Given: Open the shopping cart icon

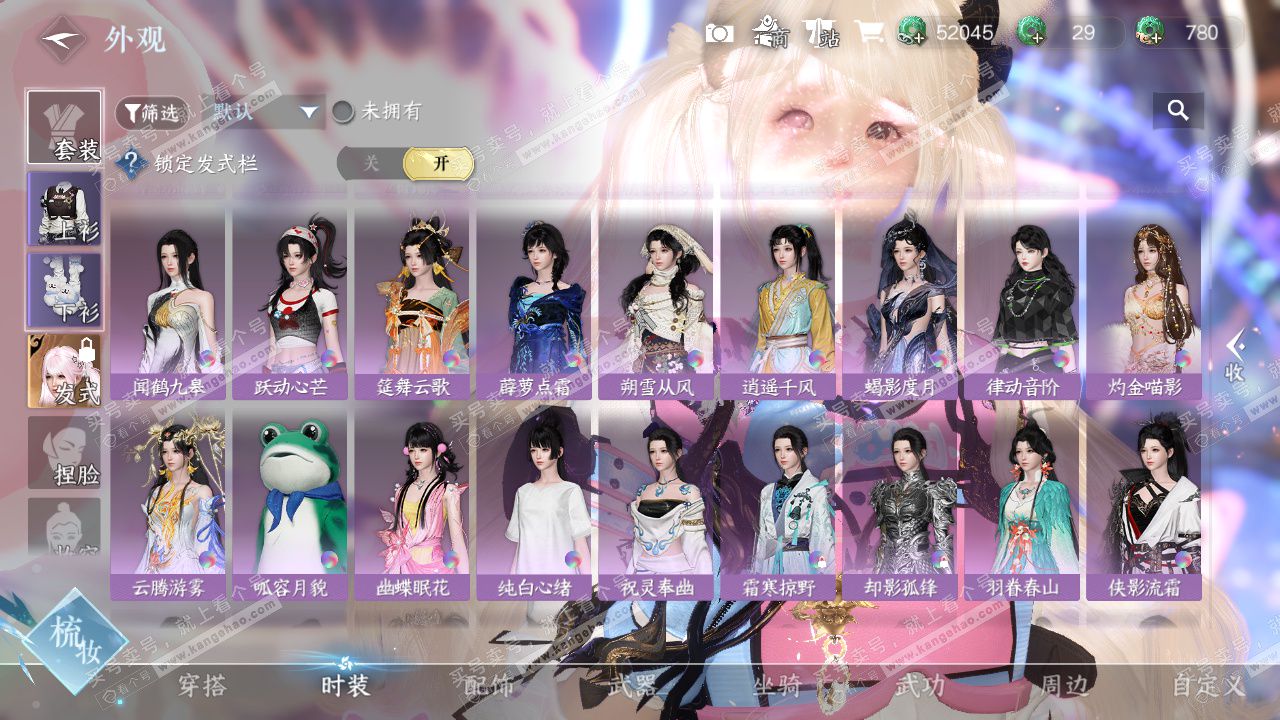Looking at the screenshot, I should (x=869, y=33).
